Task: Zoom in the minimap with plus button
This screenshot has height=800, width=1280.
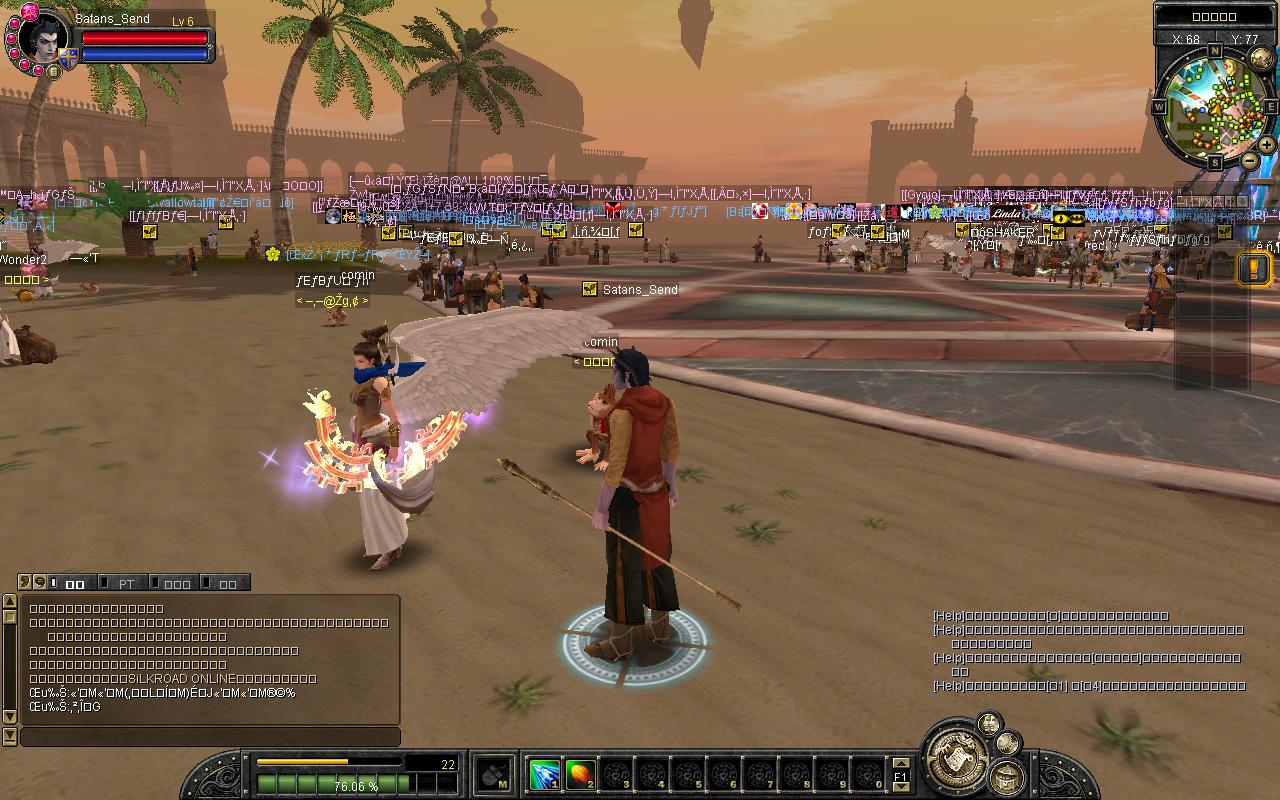Action: [1266, 145]
